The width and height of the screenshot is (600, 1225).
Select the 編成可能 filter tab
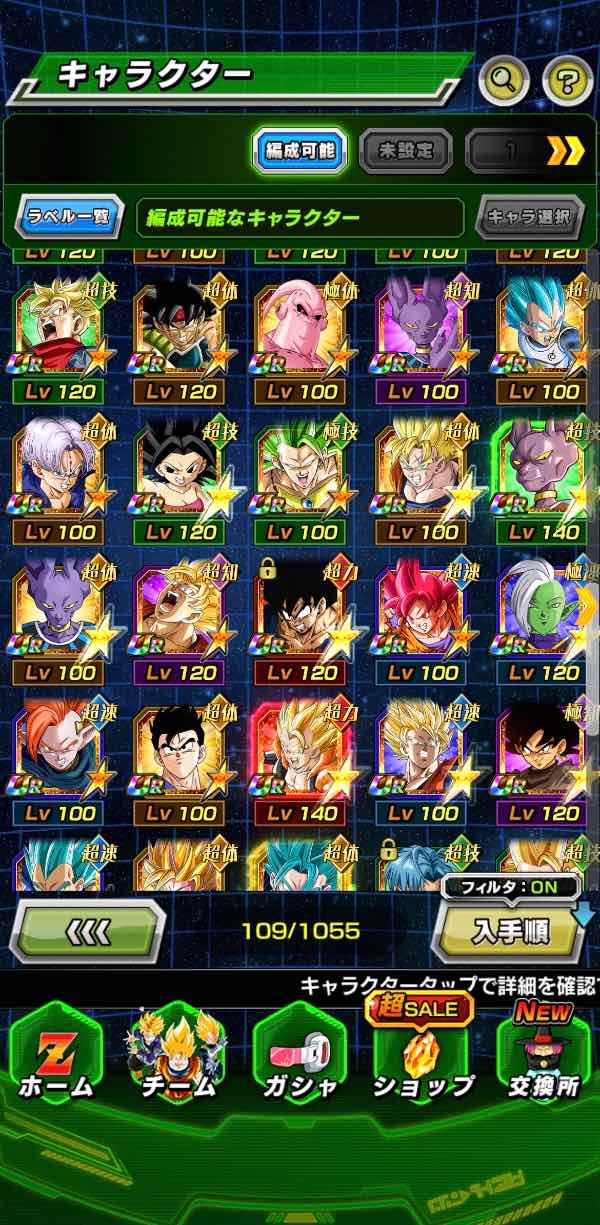pyautogui.click(x=299, y=152)
